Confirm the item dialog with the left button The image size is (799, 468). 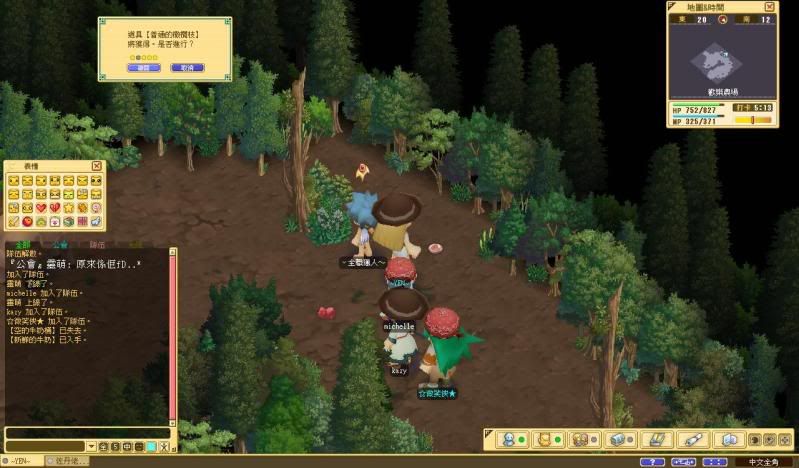coord(143,68)
